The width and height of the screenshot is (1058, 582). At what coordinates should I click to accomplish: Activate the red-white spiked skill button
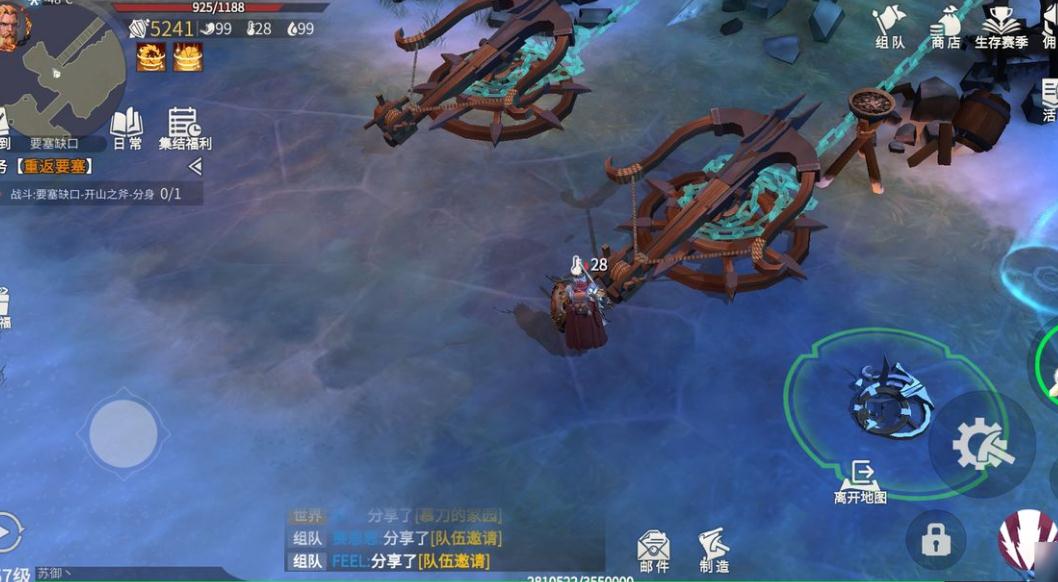pos(1027,540)
